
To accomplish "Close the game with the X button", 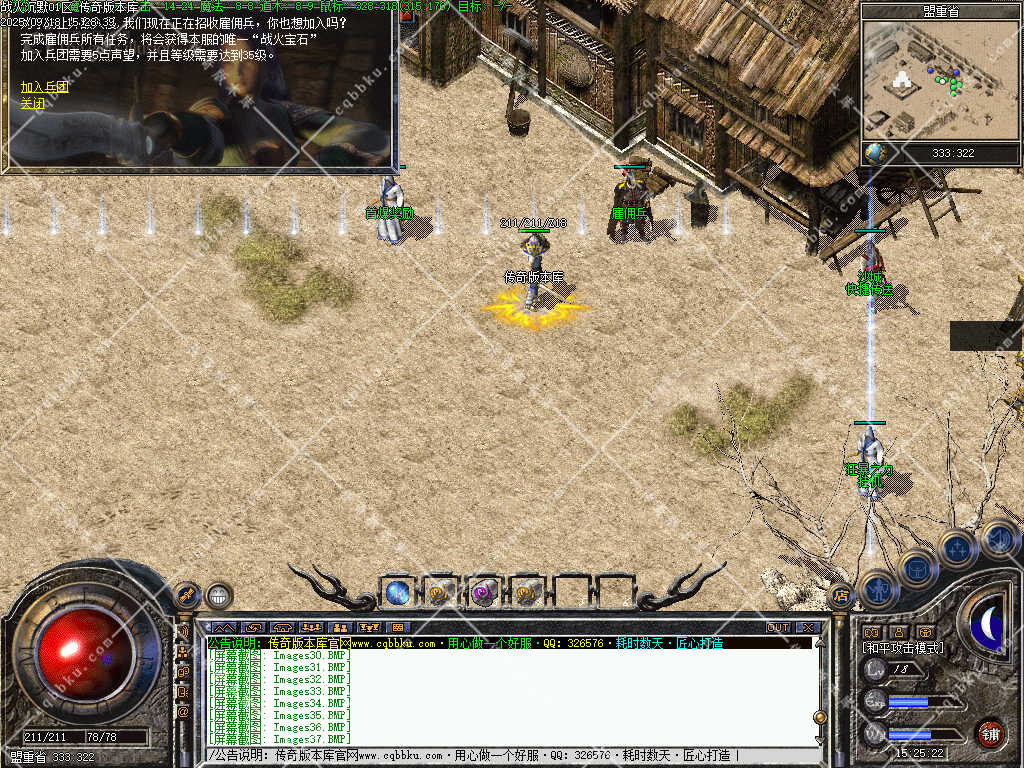I will point(808,627).
